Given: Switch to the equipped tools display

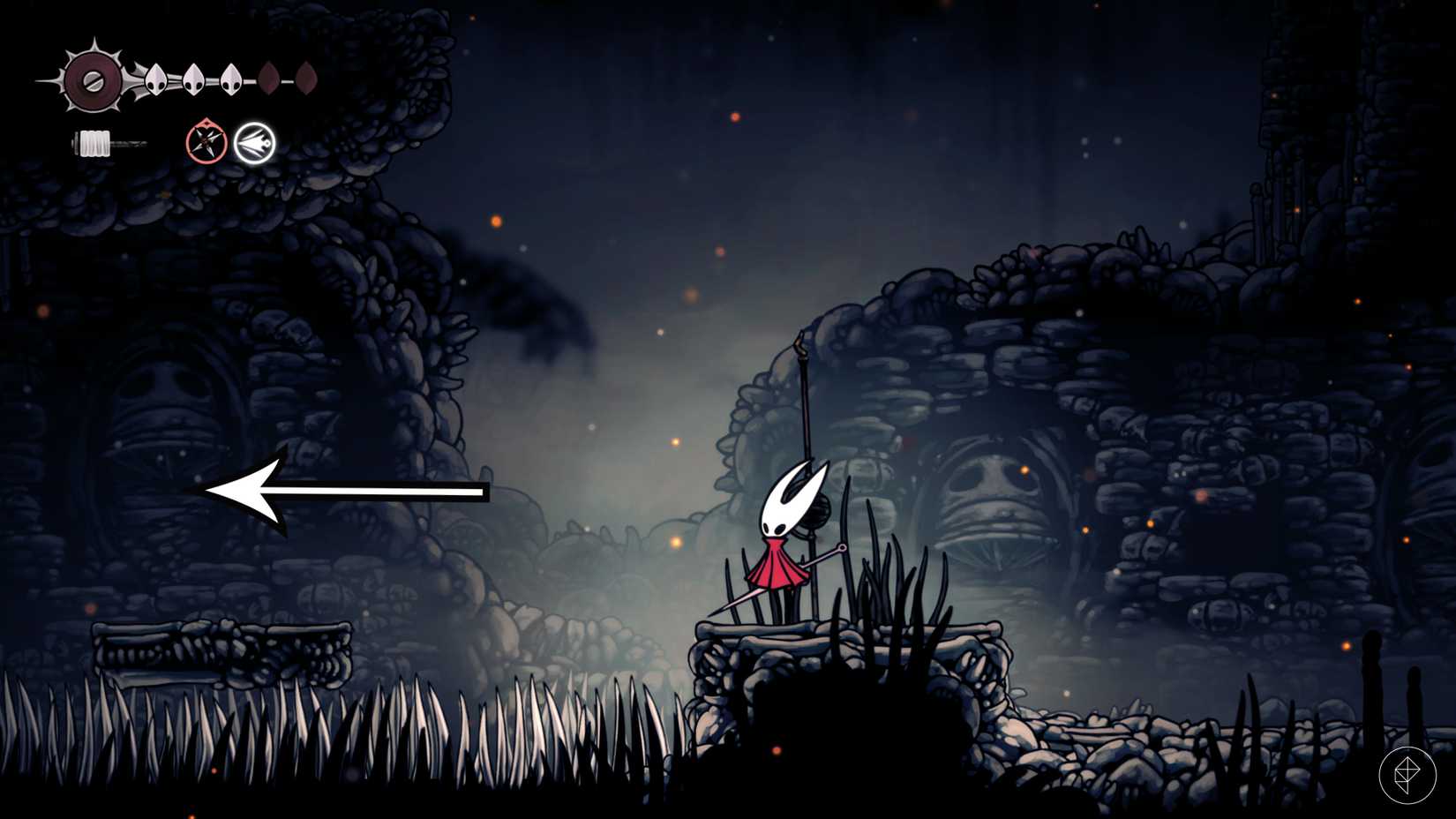Looking at the screenshot, I should click(229, 141).
